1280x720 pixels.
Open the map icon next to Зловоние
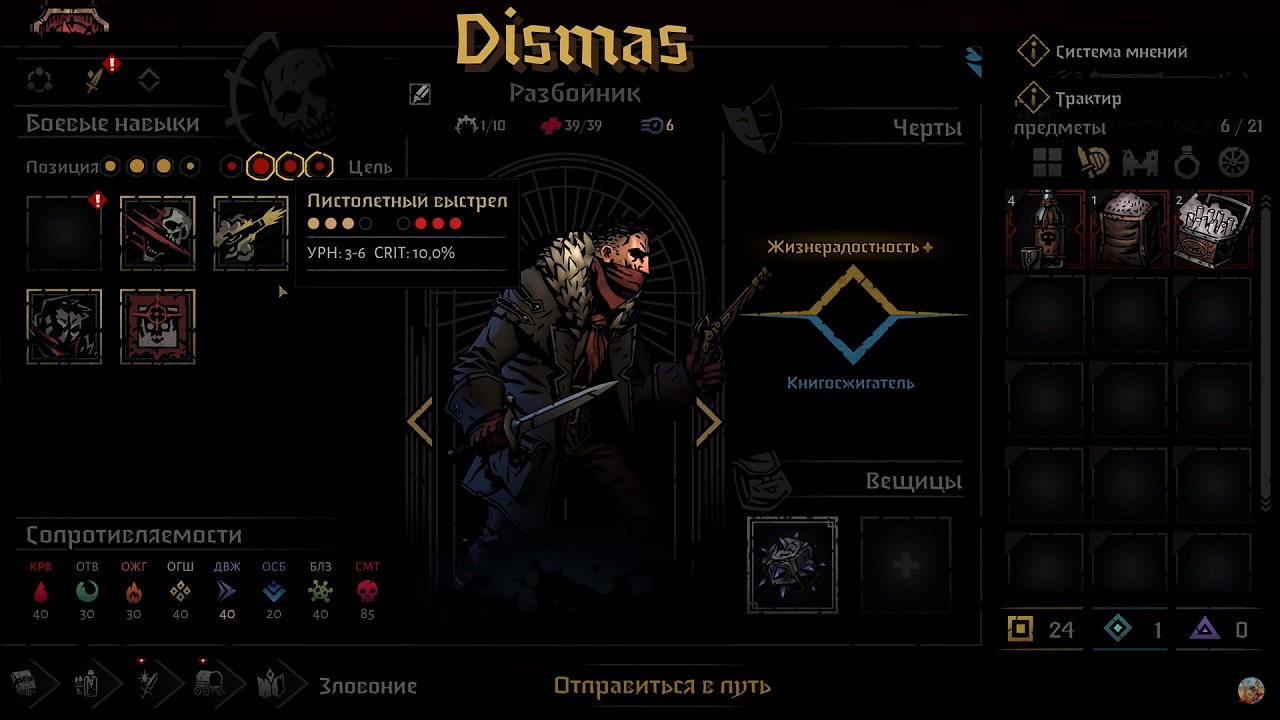(272, 684)
